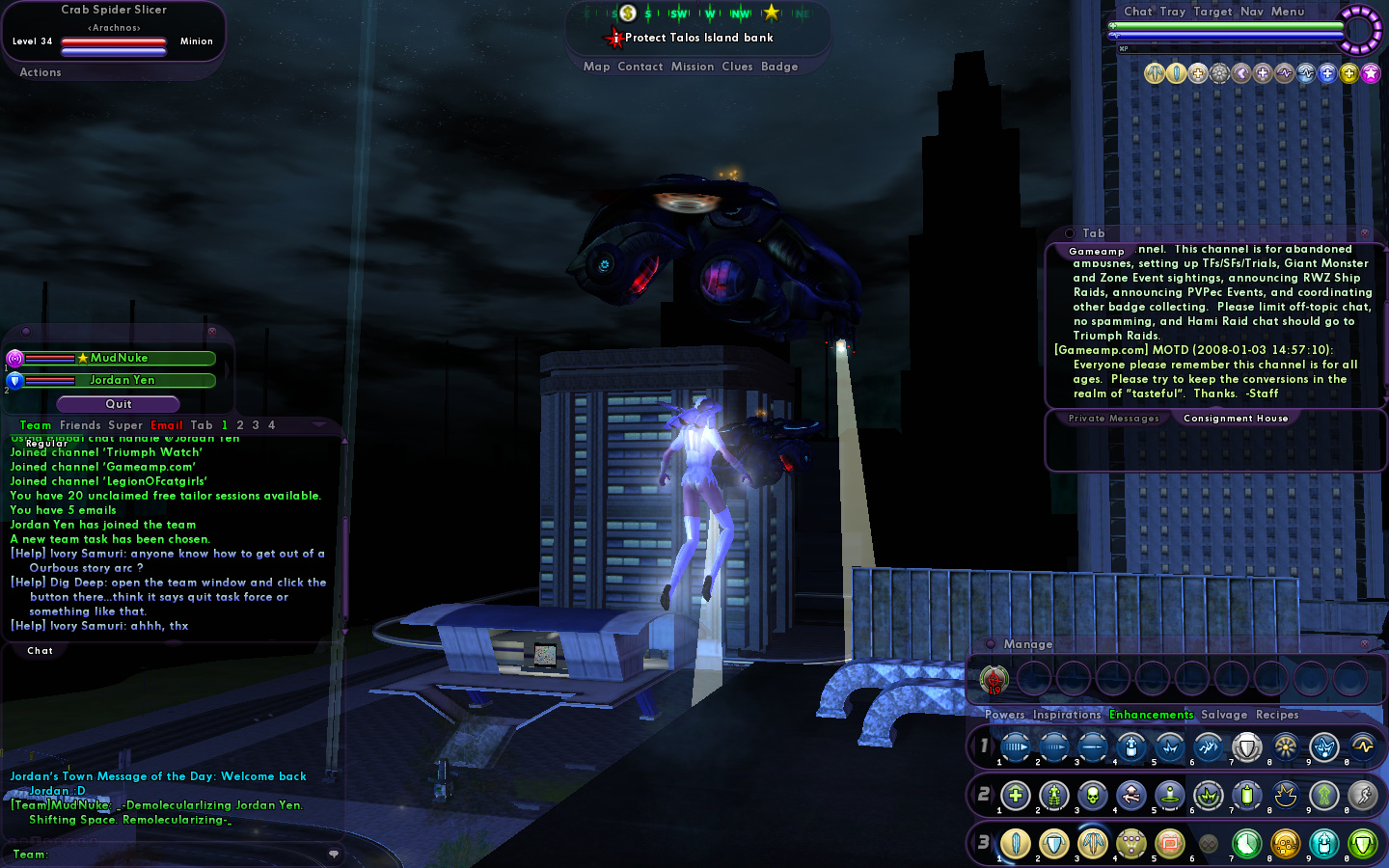Open the Salvage window

point(1224,715)
